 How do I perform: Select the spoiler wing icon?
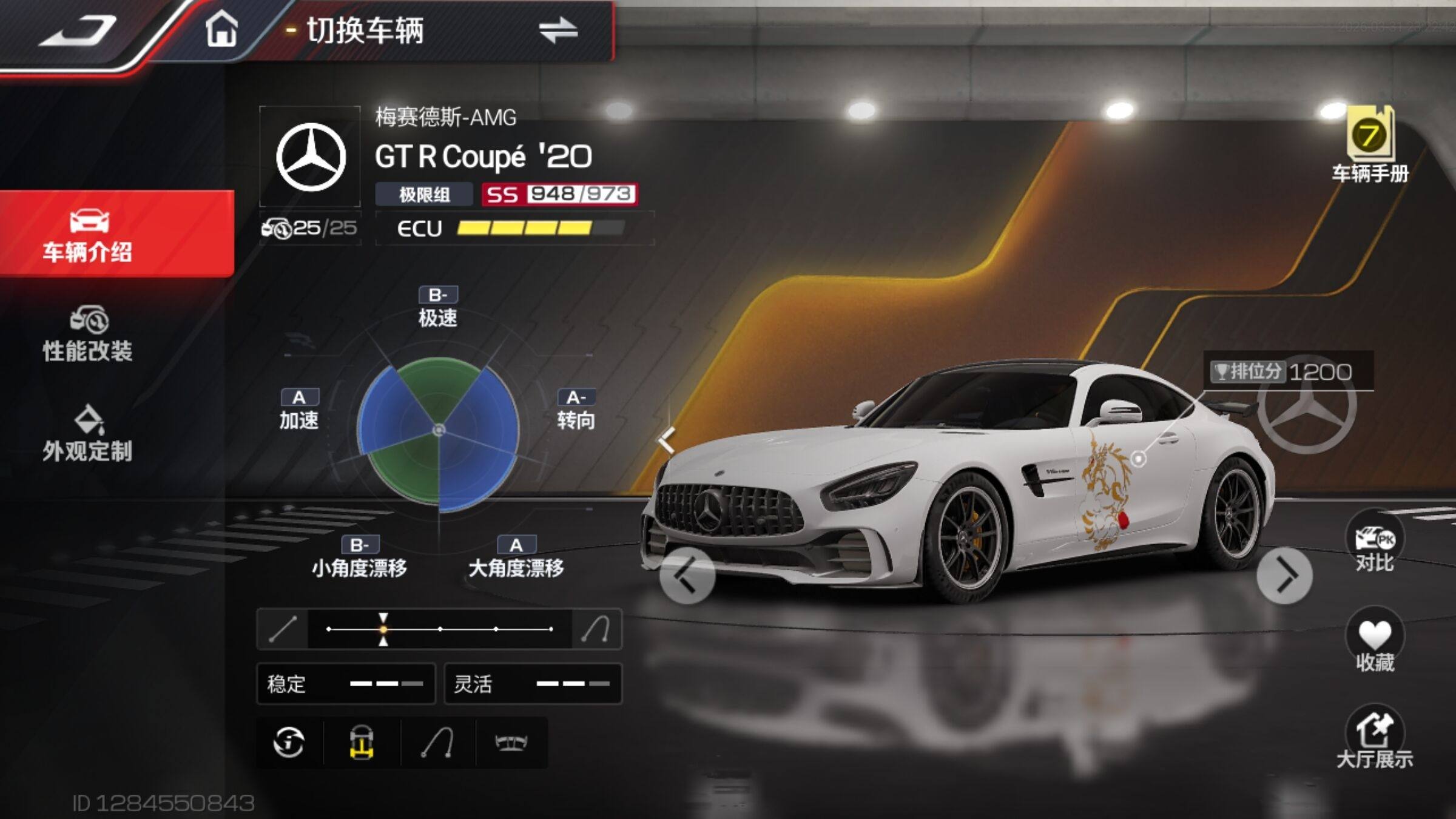pyautogui.click(x=511, y=742)
